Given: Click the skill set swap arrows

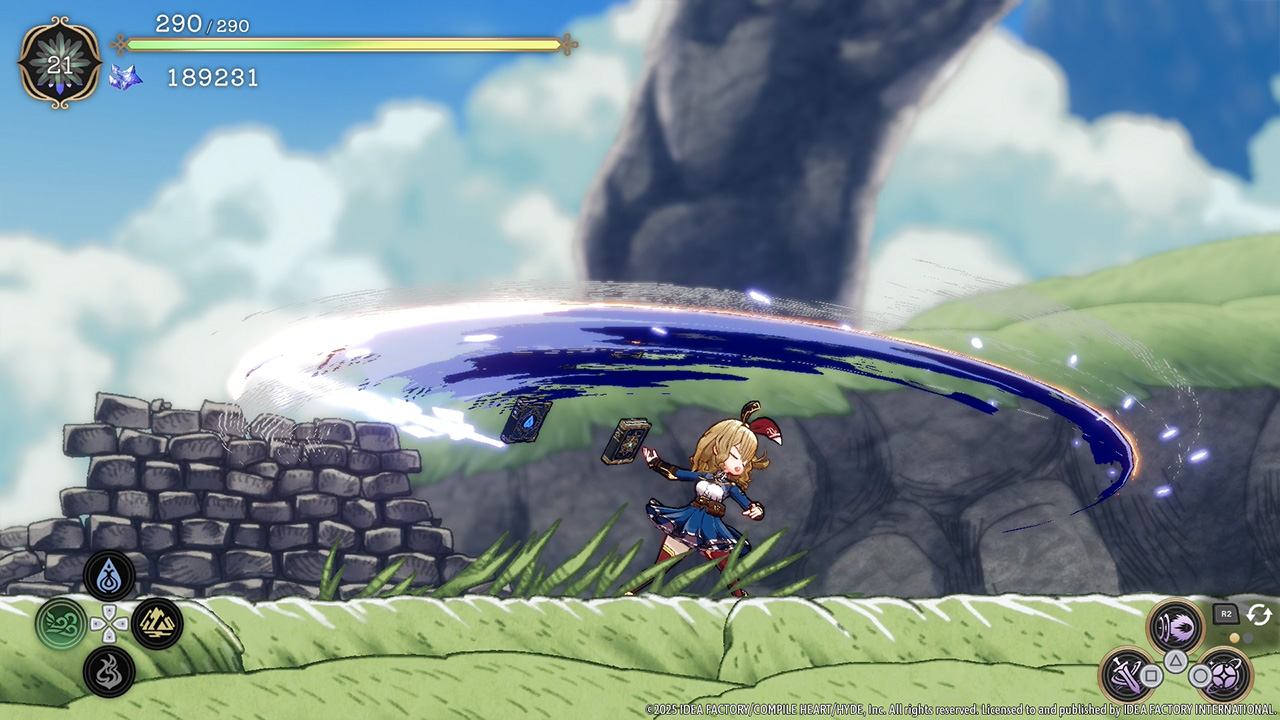Looking at the screenshot, I should (x=1258, y=614).
